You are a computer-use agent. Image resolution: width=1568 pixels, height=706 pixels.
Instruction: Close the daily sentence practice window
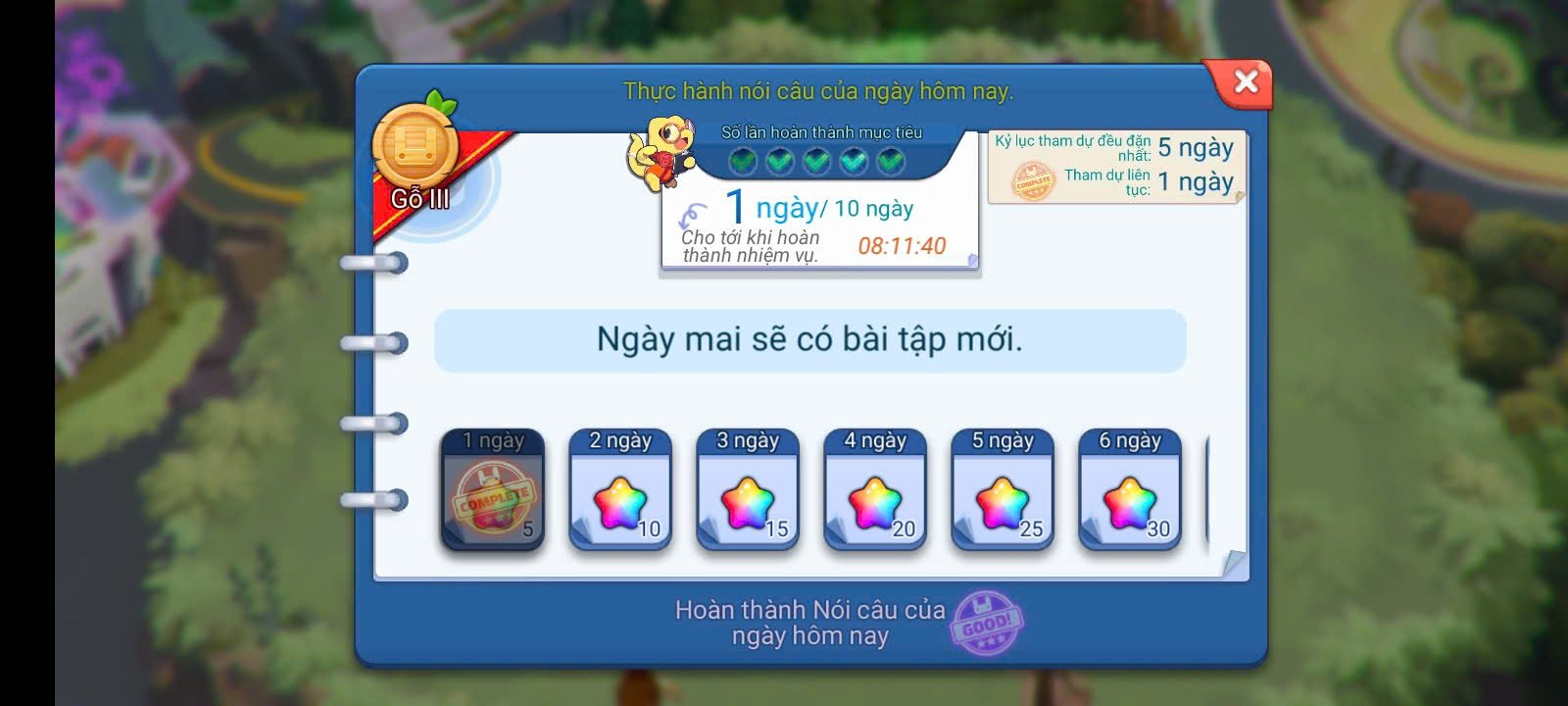[x=1245, y=81]
